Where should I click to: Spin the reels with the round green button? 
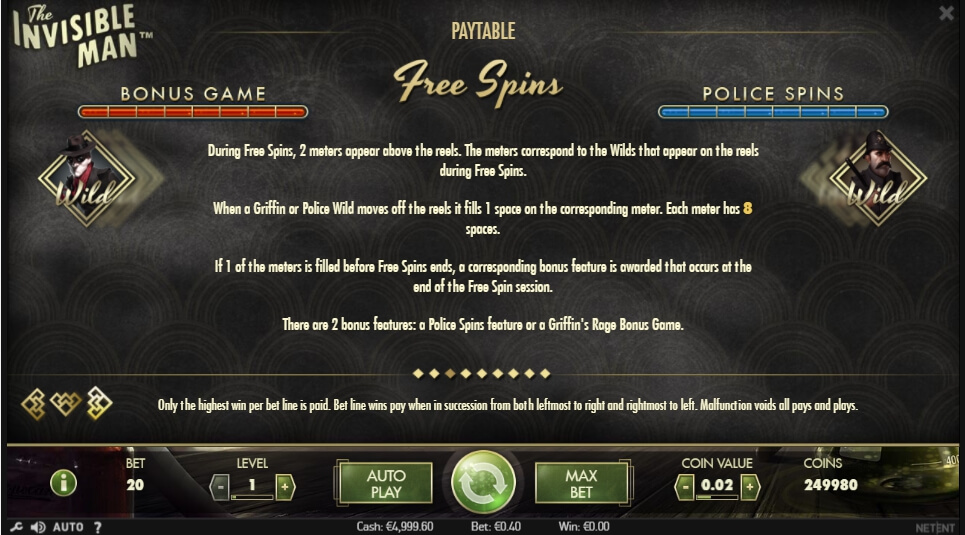[483, 484]
